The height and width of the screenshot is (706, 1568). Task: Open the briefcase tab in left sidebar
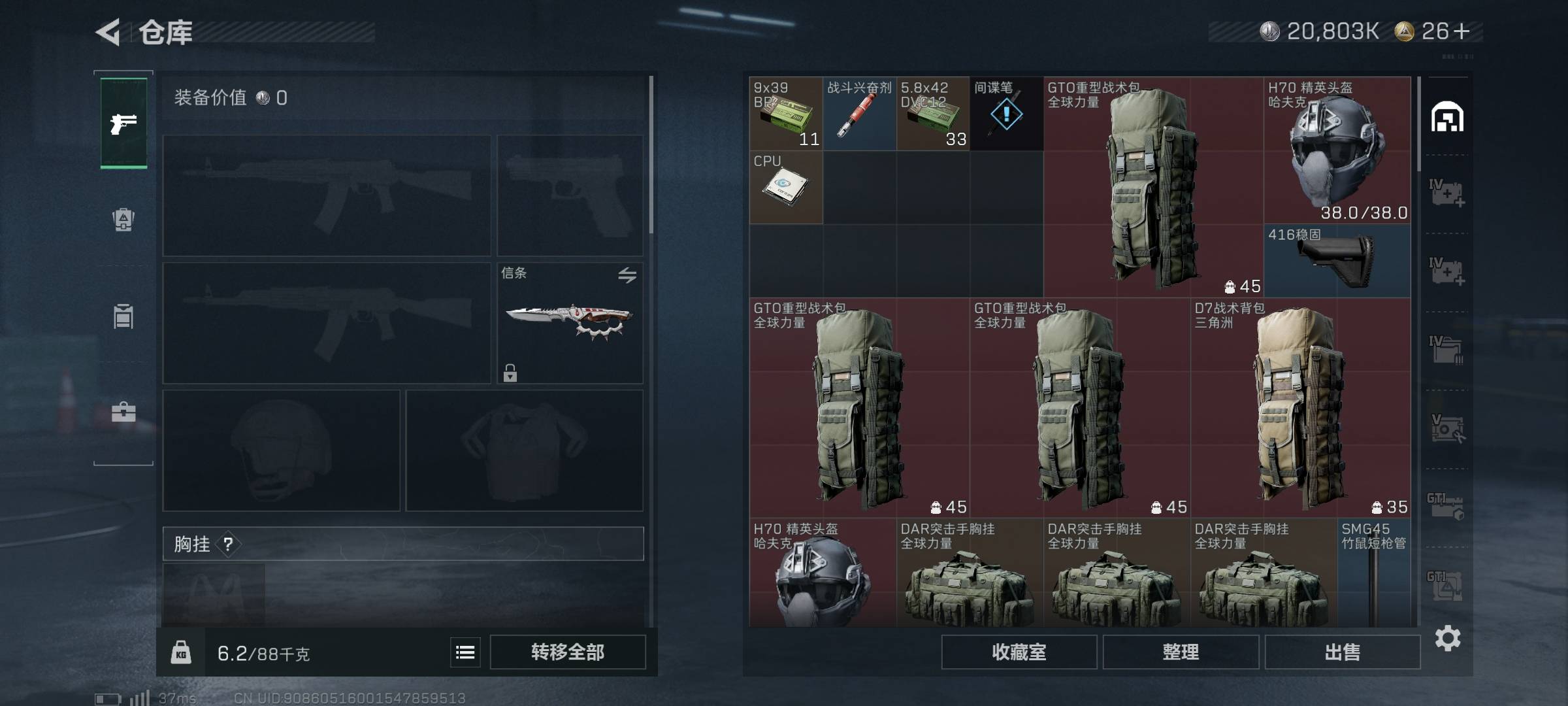[123, 412]
